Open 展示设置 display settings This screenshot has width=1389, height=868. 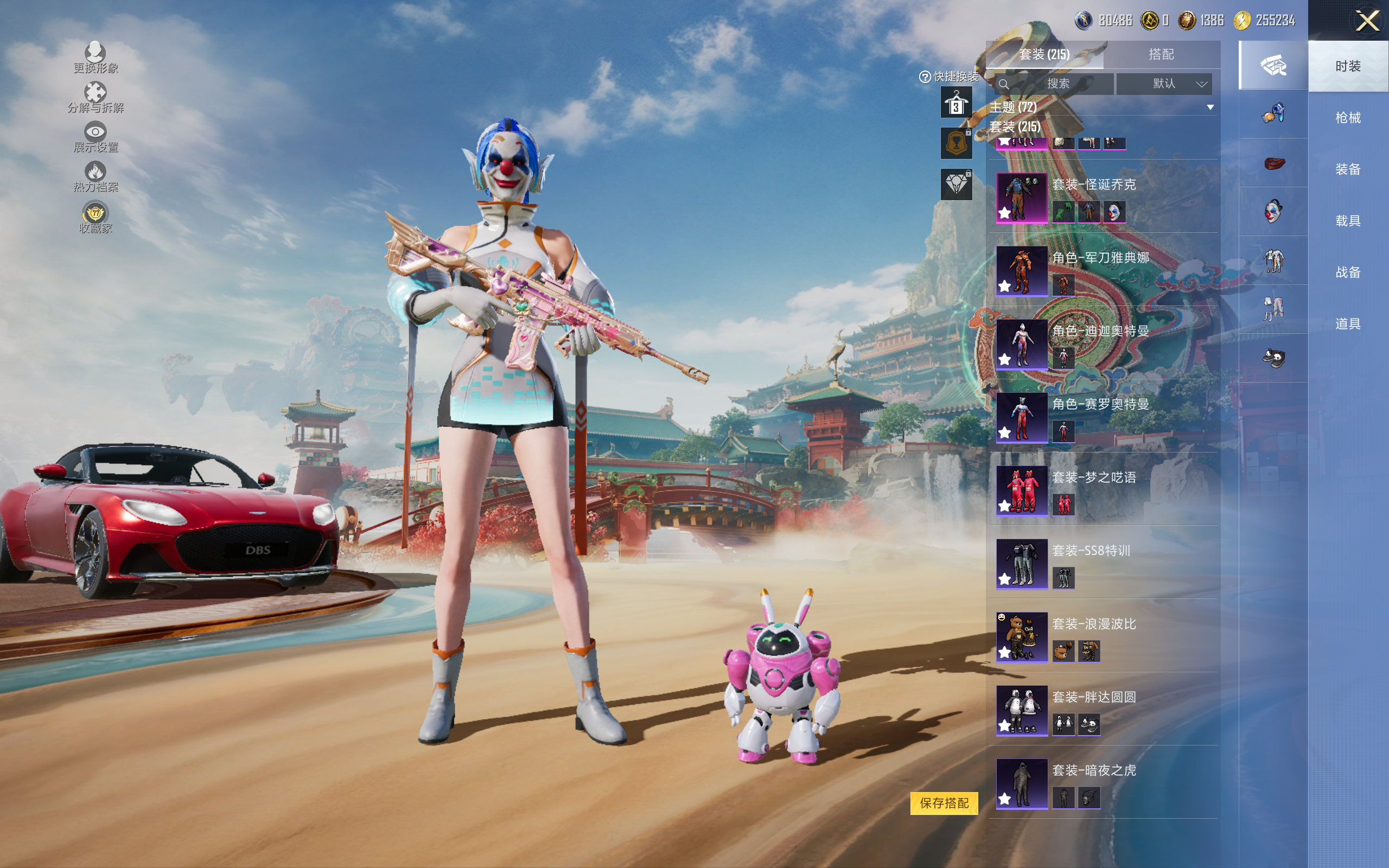95,137
